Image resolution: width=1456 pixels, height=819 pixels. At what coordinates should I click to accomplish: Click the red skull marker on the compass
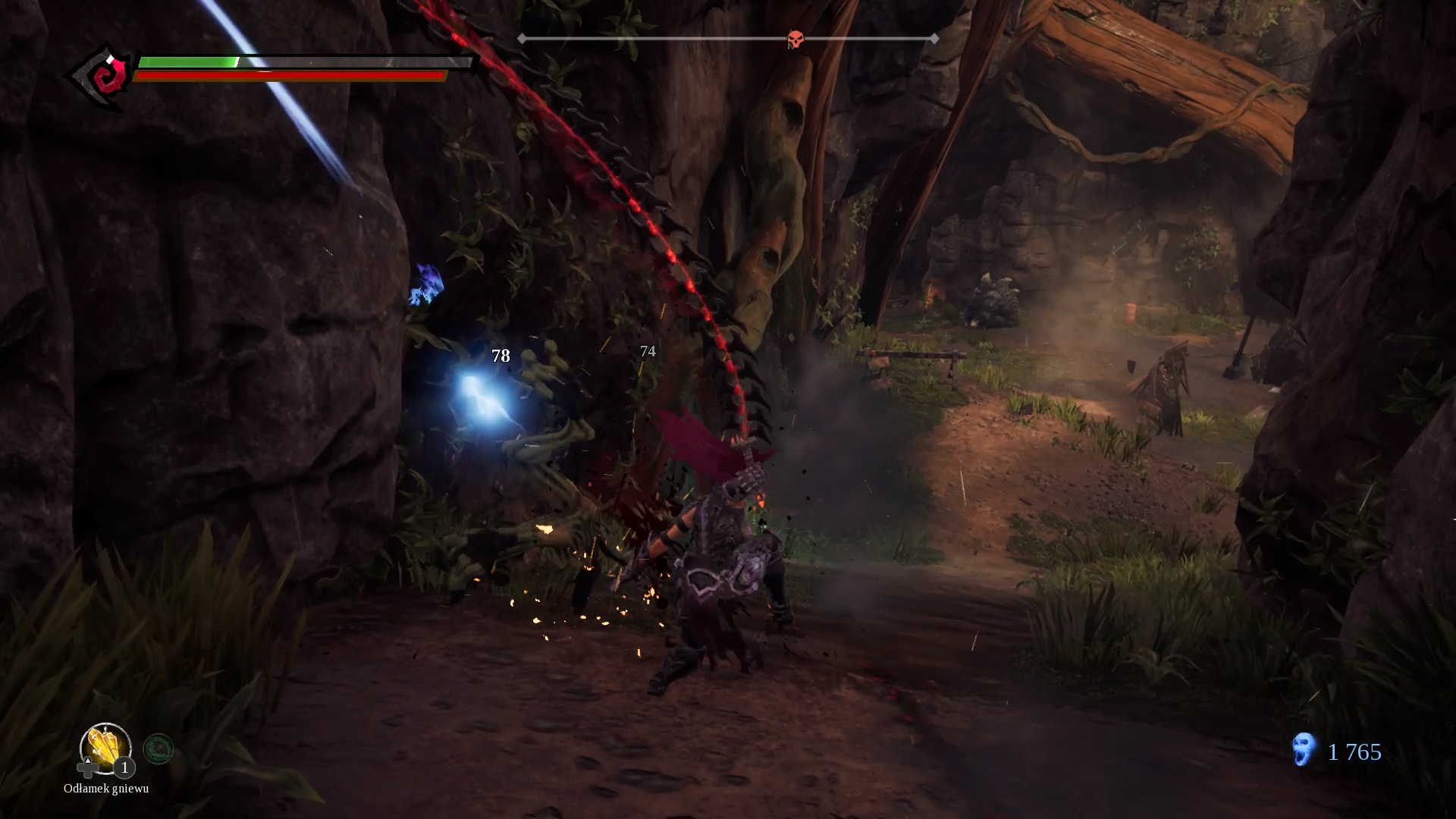(795, 39)
